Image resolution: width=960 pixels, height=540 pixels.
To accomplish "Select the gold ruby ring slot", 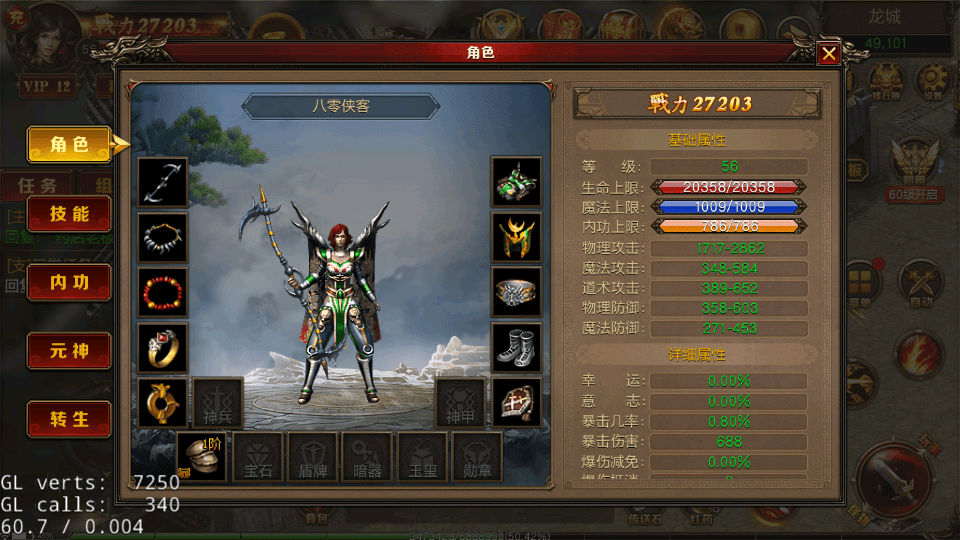I will pos(163,347).
